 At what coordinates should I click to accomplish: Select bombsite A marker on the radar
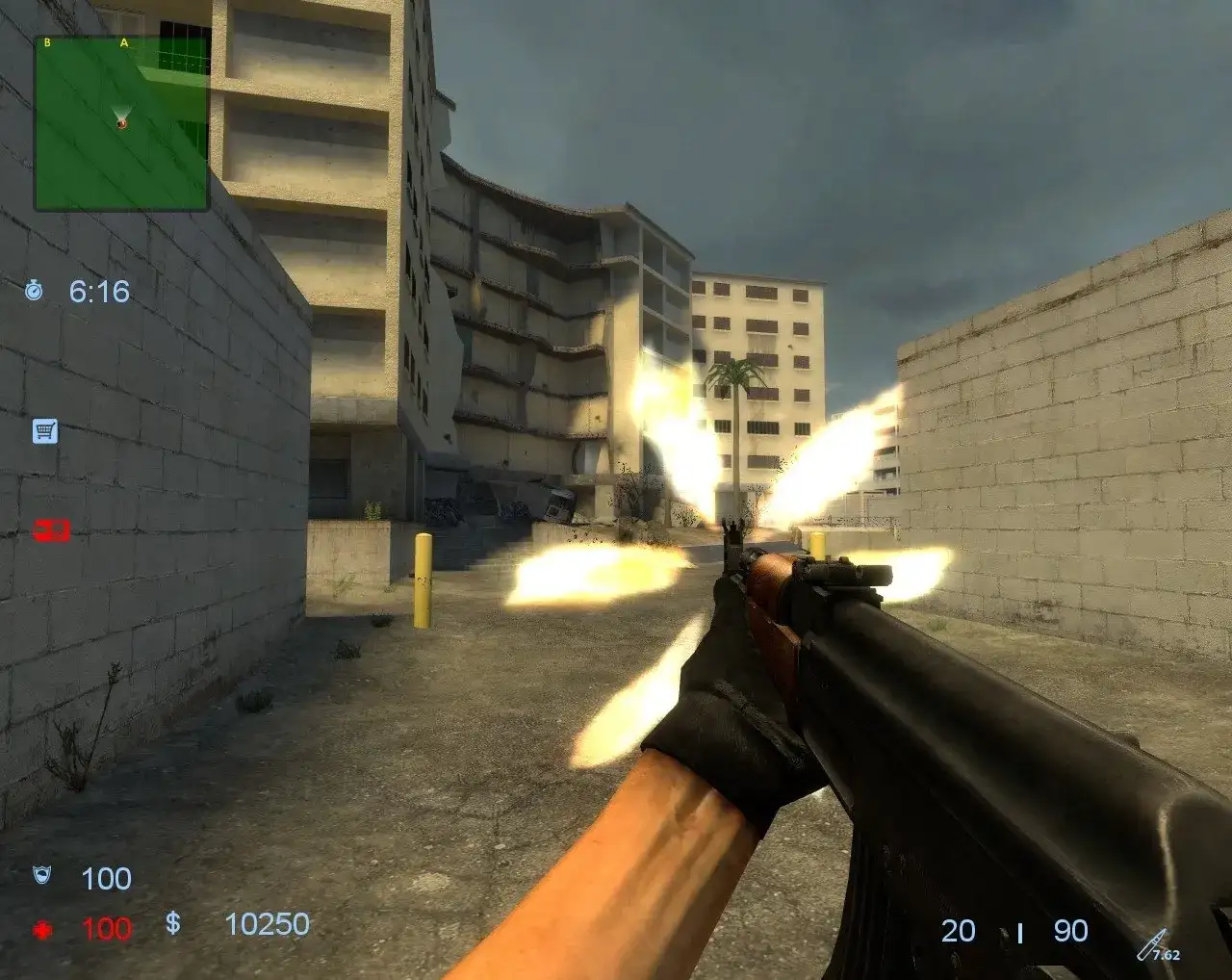click(122, 43)
